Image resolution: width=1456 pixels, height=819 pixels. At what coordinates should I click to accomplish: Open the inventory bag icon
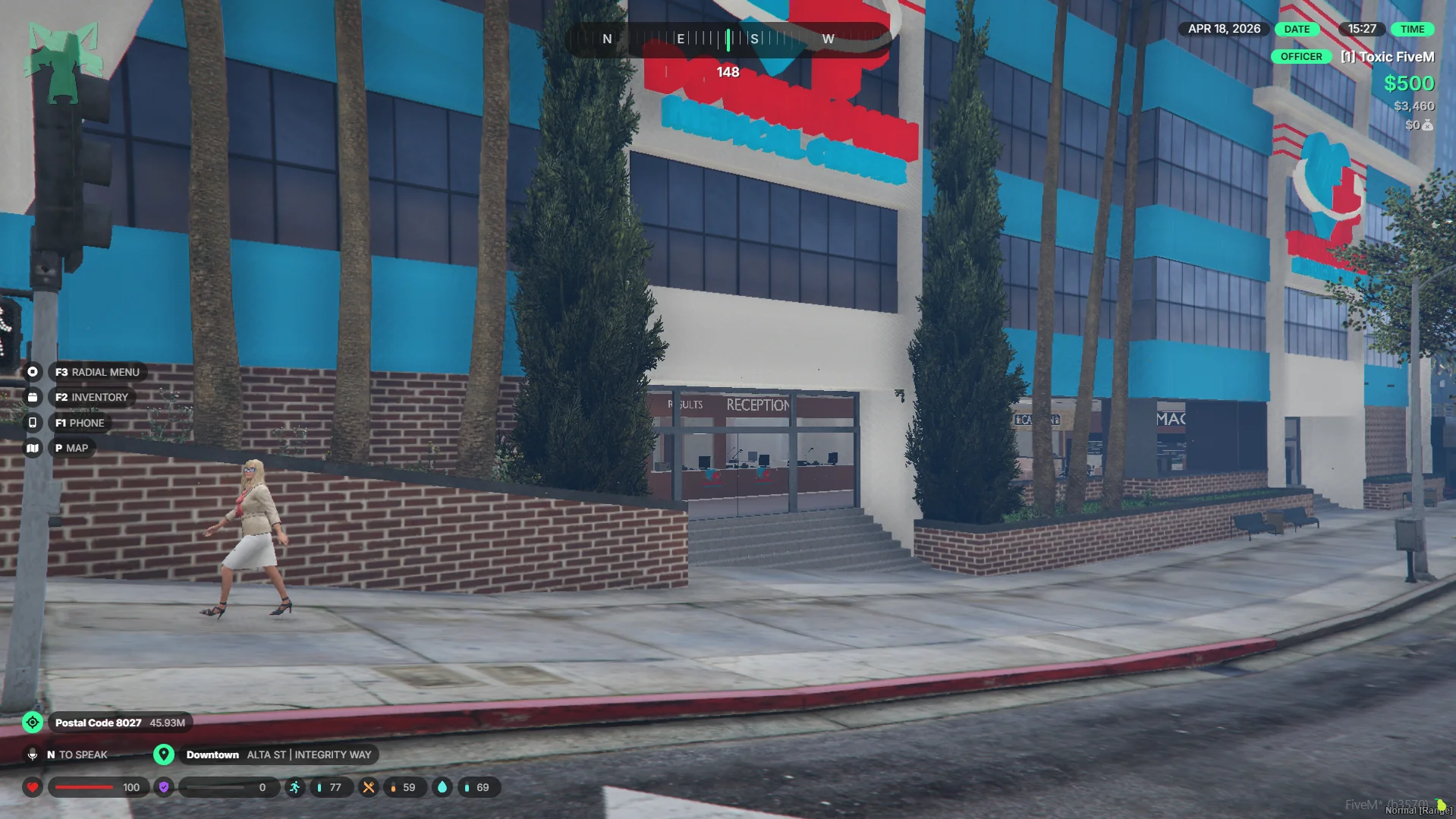pos(33,397)
